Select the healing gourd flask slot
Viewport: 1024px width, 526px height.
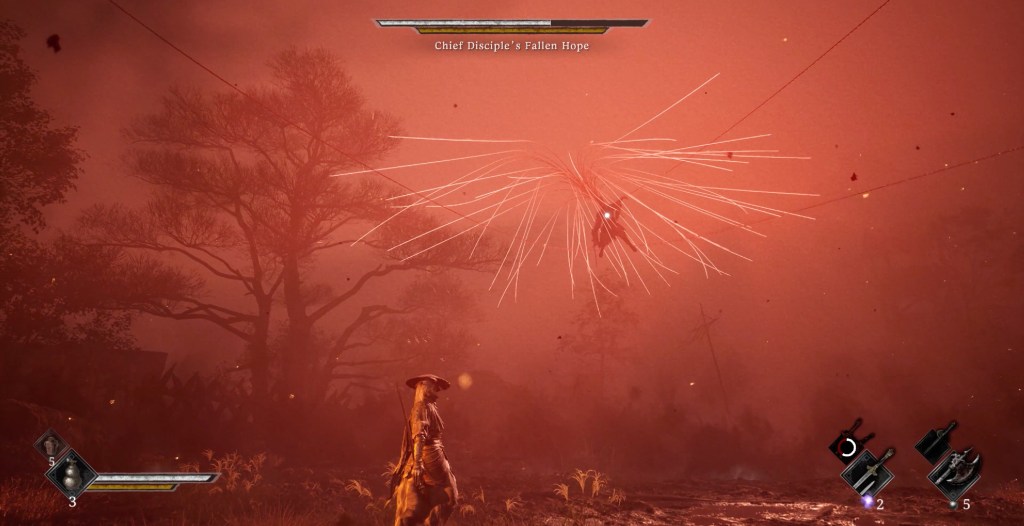click(71, 470)
